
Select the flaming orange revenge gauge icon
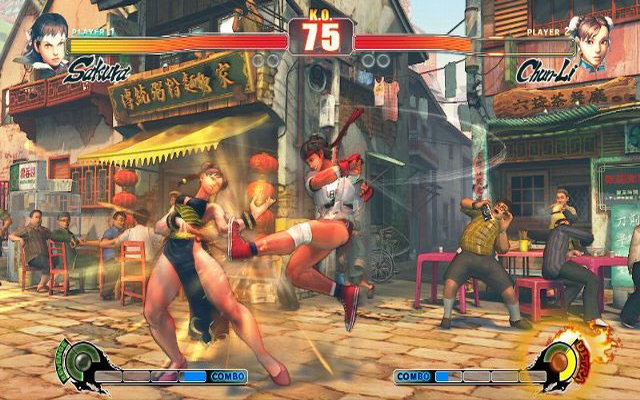[x=565, y=360]
